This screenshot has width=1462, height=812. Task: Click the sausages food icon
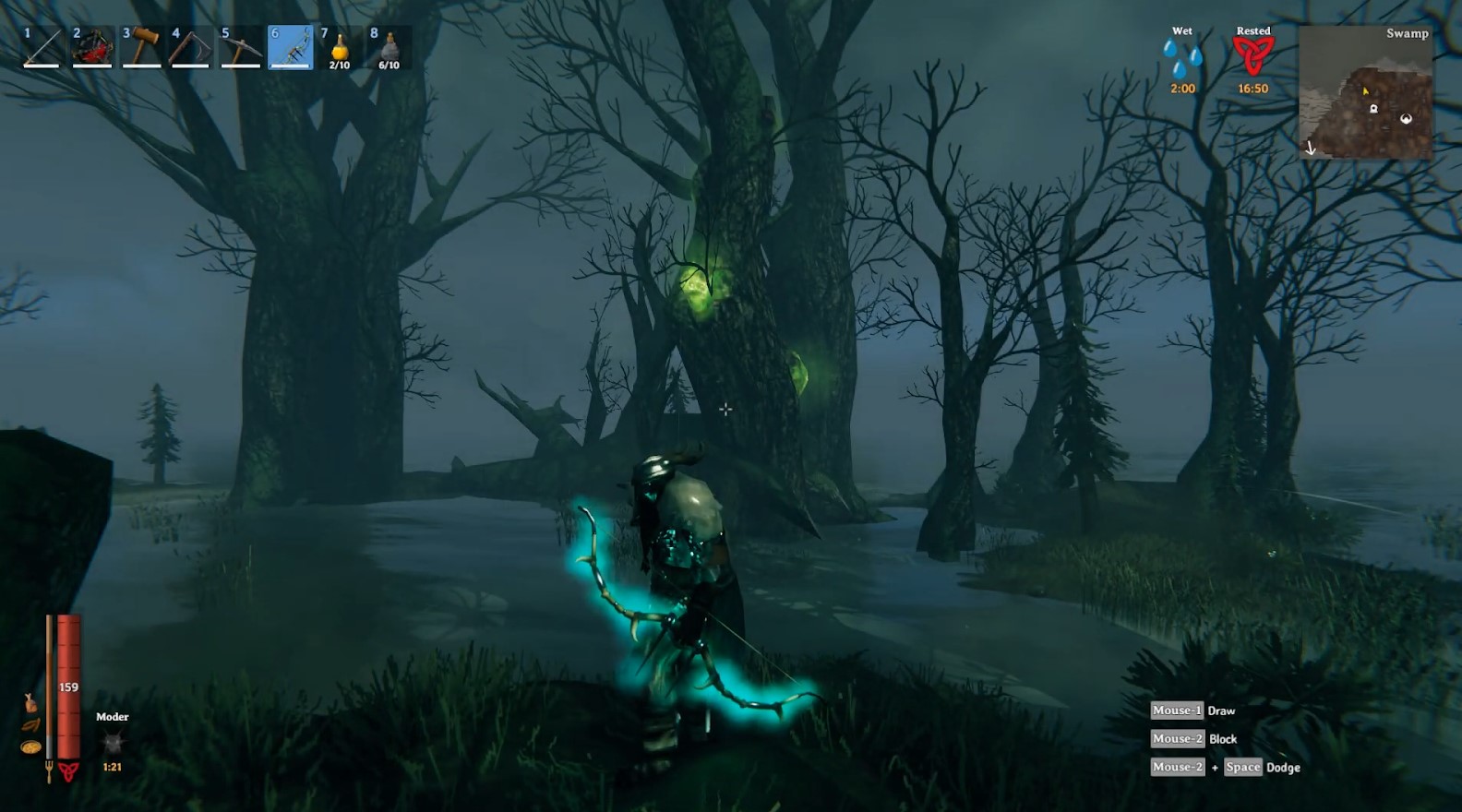(30, 726)
